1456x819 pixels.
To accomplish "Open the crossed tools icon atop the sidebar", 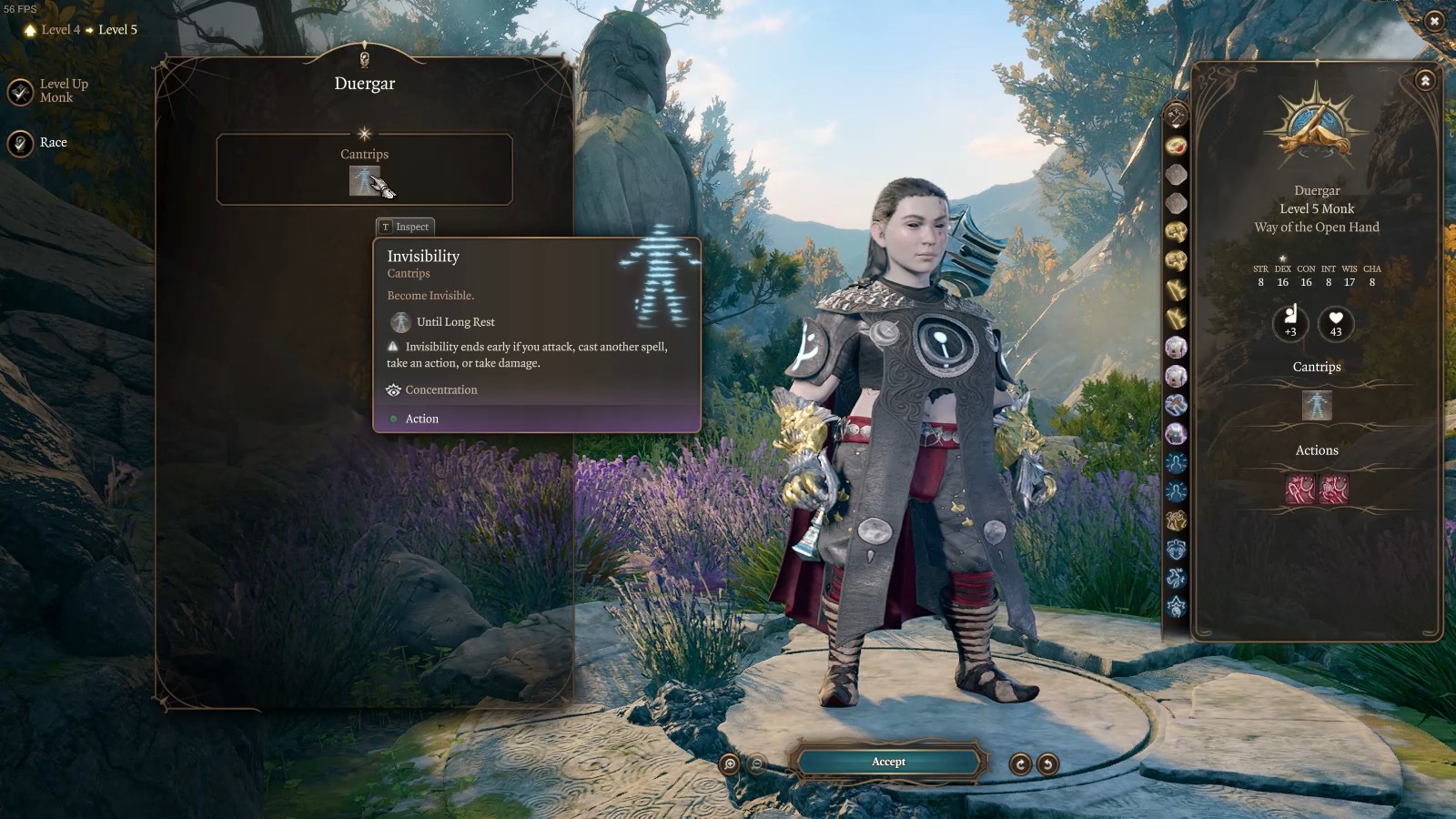I will coord(1176,116).
